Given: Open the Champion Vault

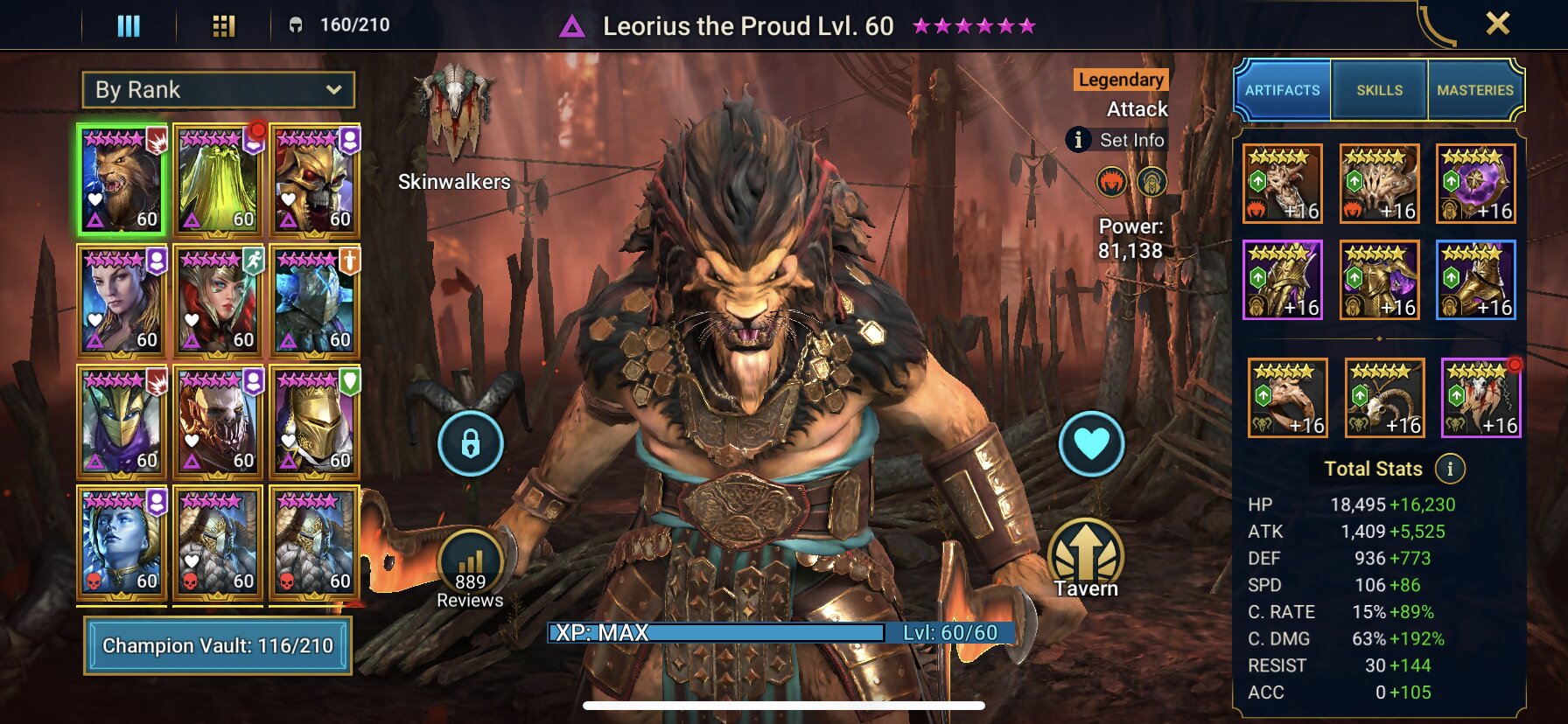Looking at the screenshot, I should 216,647.
